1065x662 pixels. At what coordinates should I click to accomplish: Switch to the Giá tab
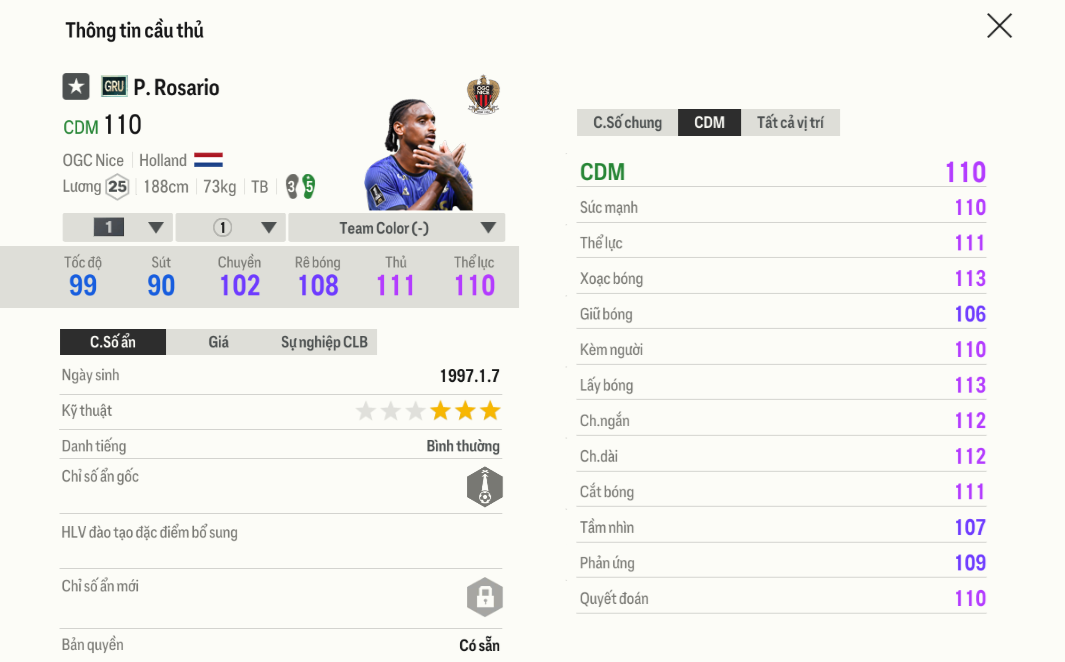218,342
